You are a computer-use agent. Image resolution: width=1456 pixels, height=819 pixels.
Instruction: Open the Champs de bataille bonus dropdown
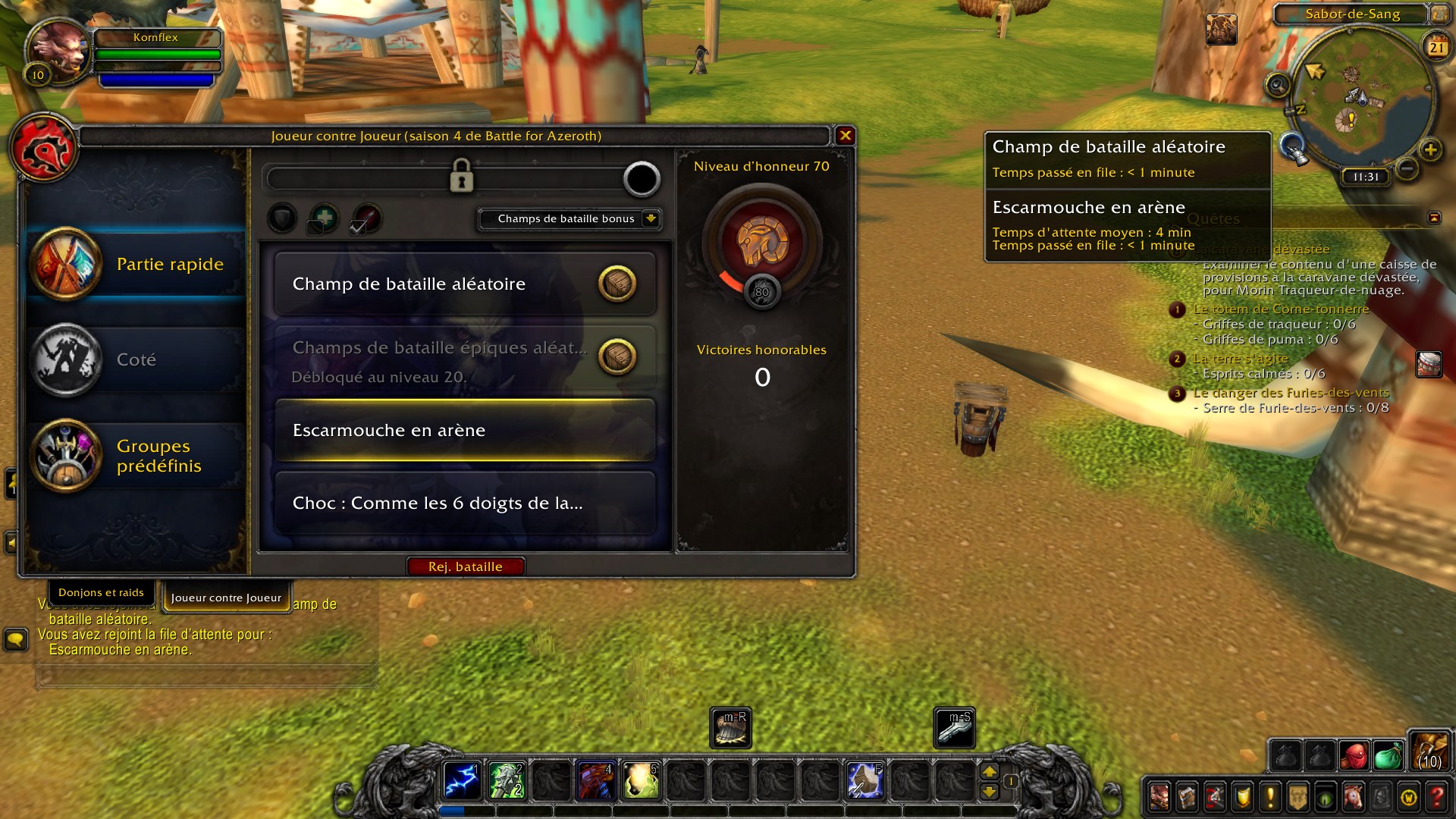pos(569,218)
